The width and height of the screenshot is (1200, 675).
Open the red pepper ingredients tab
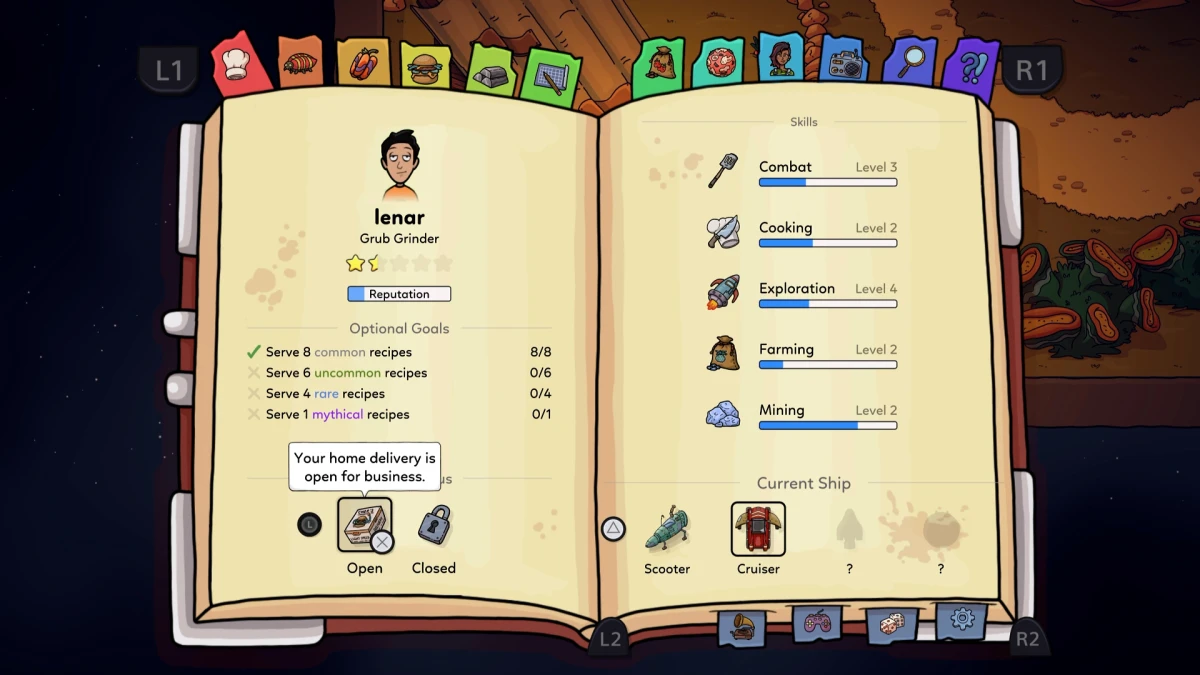coord(362,63)
